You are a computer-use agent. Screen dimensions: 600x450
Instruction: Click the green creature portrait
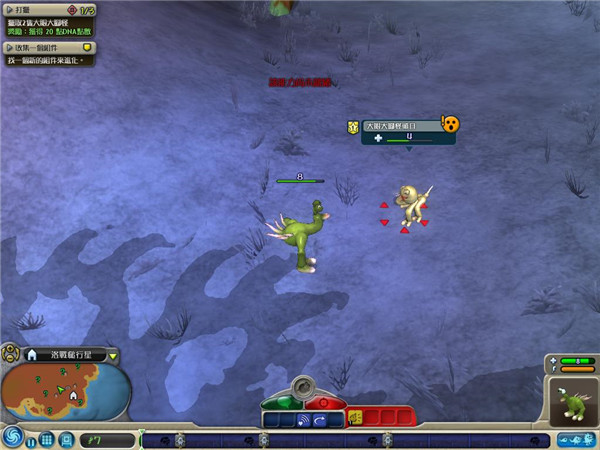pos(572,405)
